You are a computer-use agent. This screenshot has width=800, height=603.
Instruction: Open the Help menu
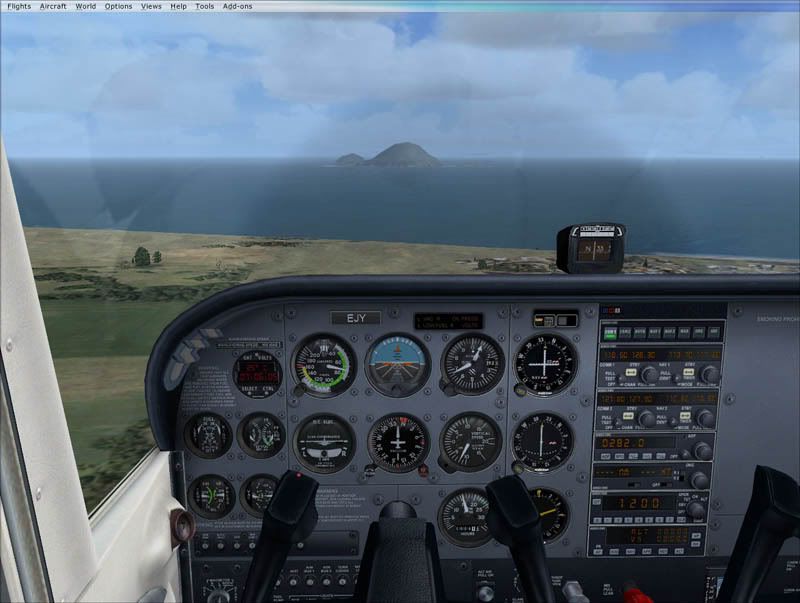(x=178, y=6)
